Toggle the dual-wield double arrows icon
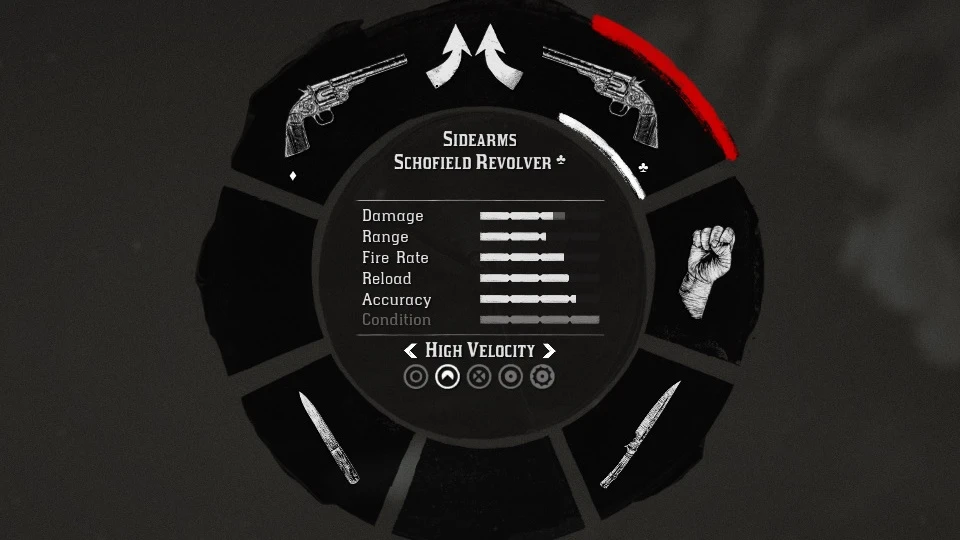The image size is (960, 540). [x=476, y=57]
